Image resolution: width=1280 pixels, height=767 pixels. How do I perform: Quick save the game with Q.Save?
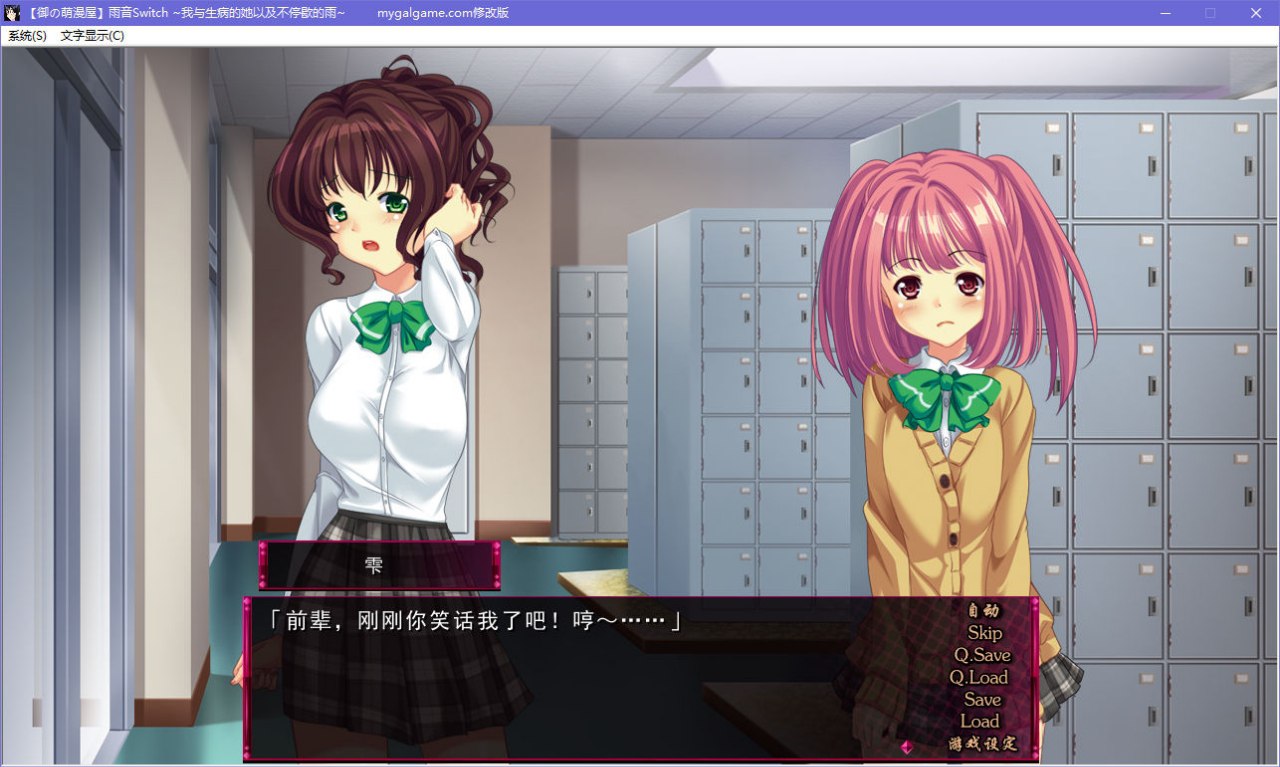point(982,655)
